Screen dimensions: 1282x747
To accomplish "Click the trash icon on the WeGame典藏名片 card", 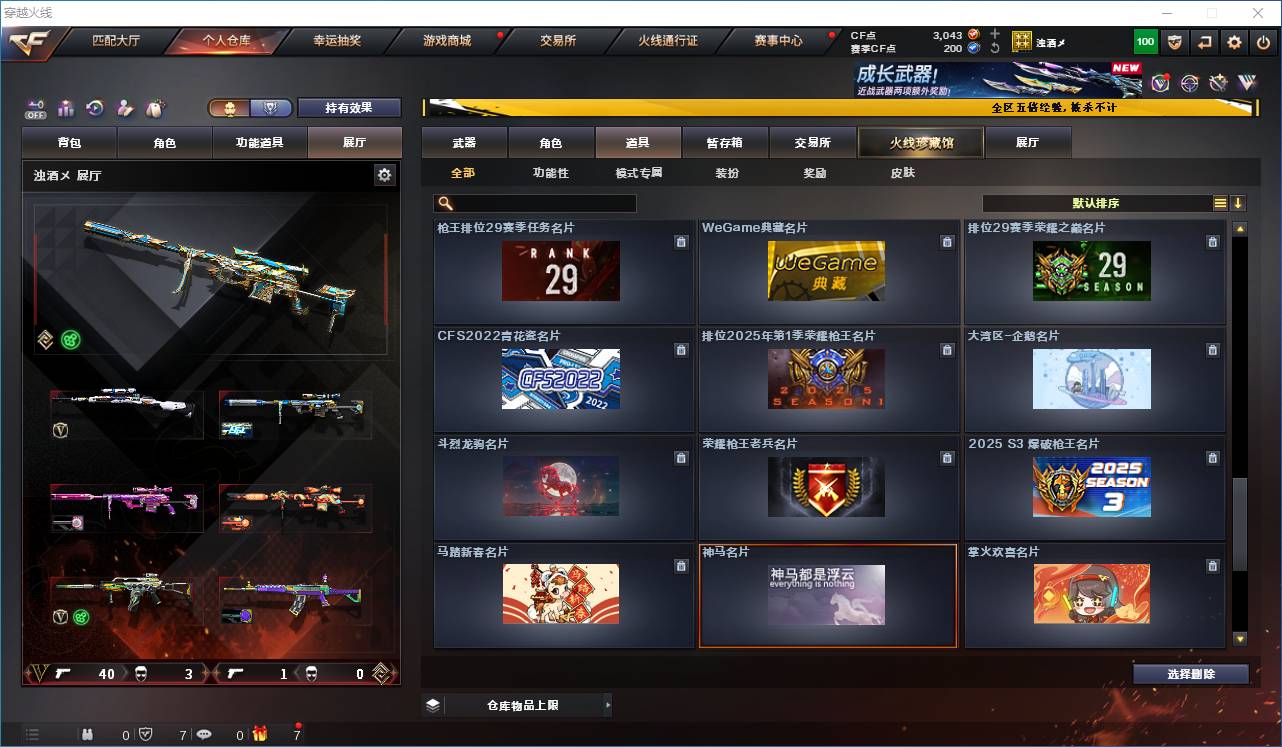I will pyautogui.click(x=947, y=241).
